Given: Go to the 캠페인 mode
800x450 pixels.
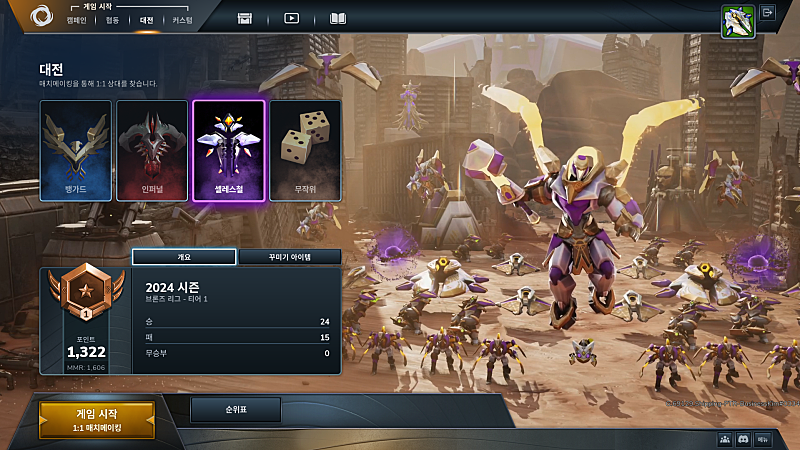Looking at the screenshot, I should (76, 20).
